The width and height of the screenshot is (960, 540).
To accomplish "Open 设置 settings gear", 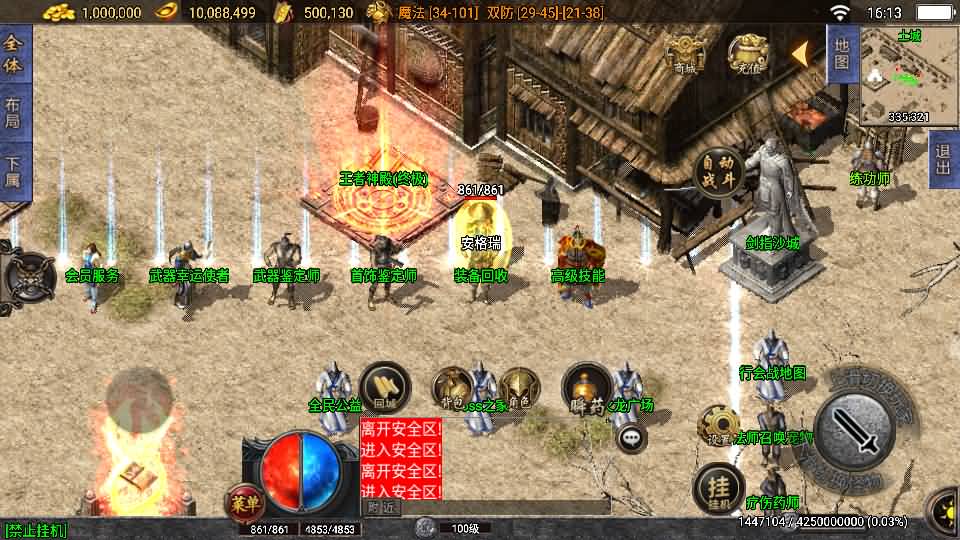I will point(718,424).
